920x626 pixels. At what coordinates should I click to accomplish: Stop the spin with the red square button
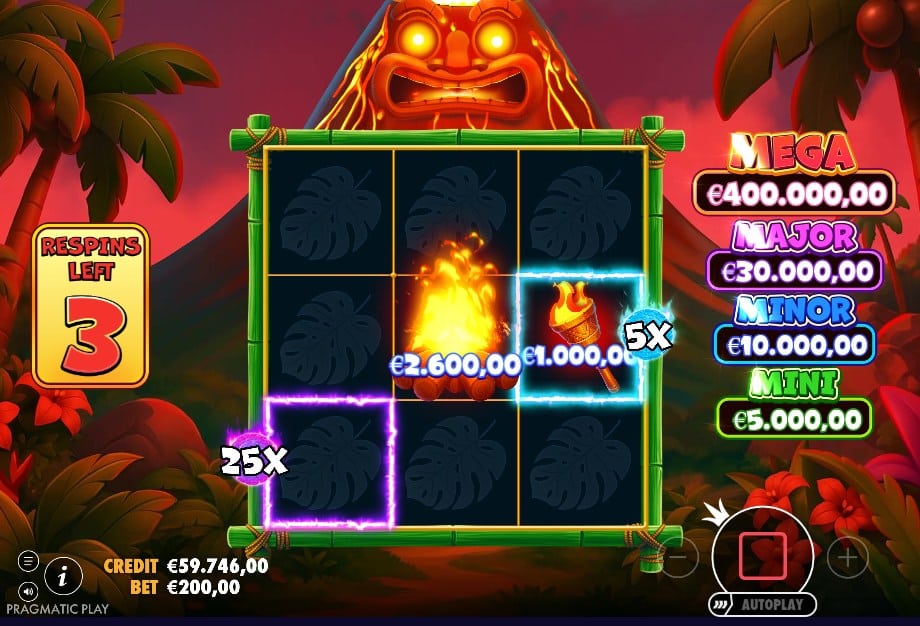762,556
